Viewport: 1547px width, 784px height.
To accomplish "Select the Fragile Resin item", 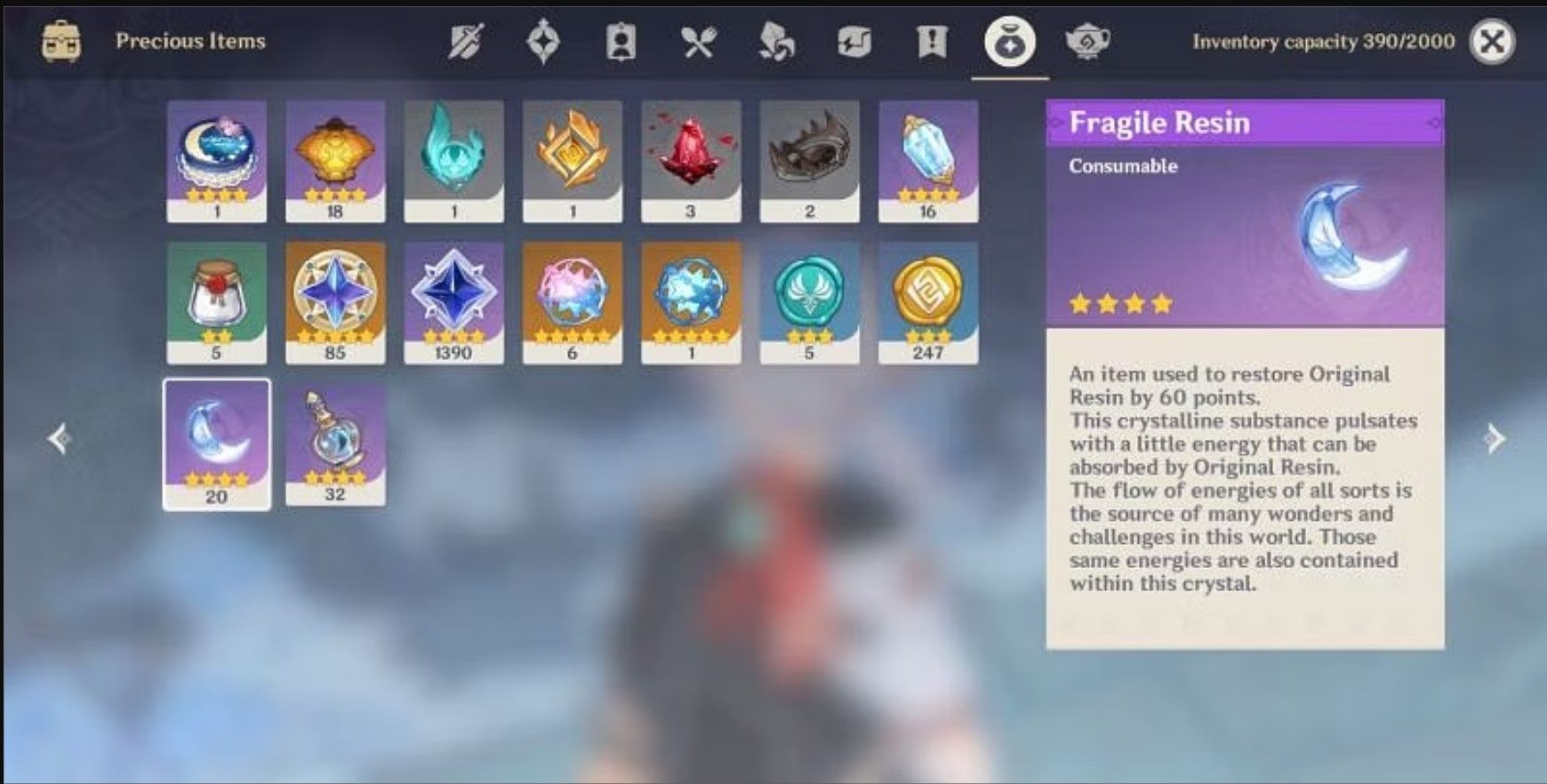I will [217, 444].
